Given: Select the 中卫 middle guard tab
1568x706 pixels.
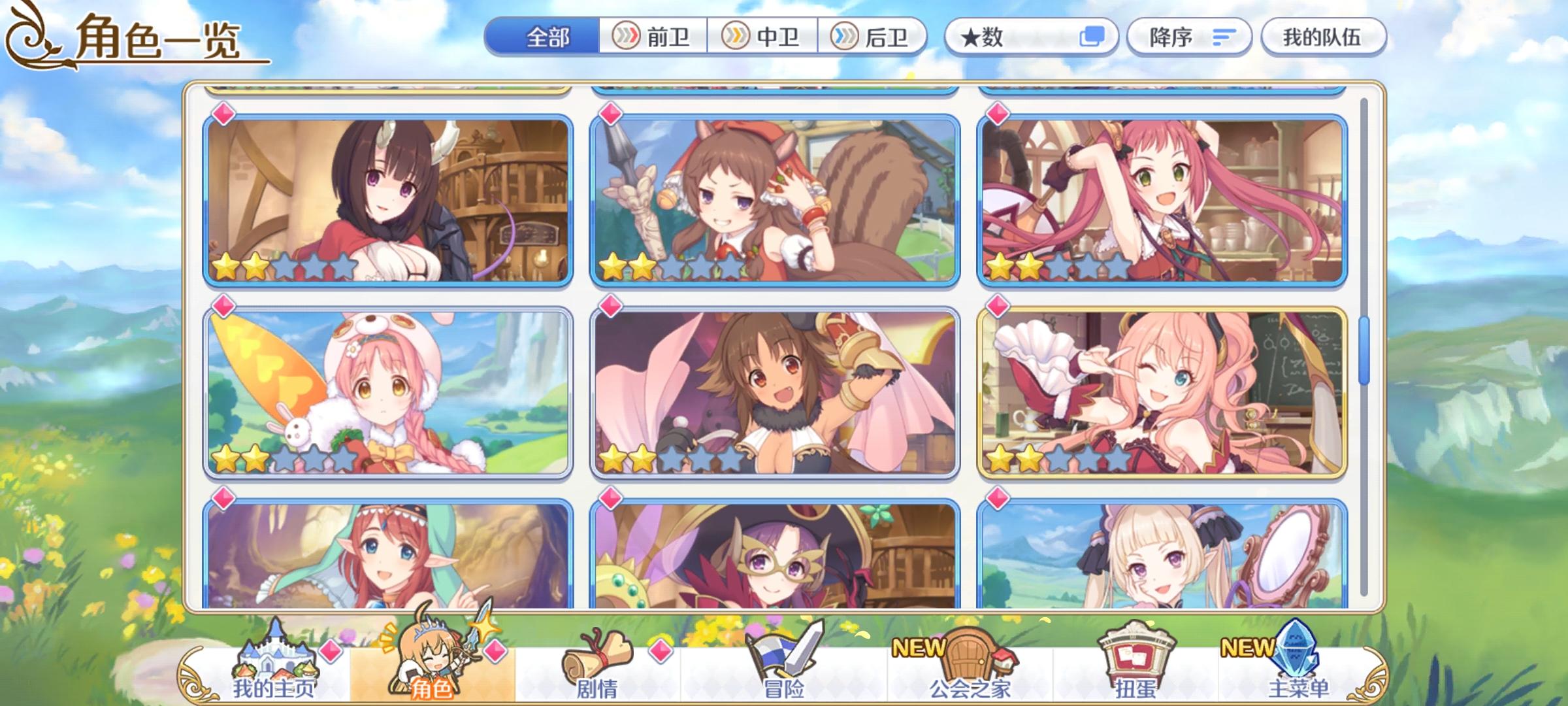Looking at the screenshot, I should (x=764, y=37).
